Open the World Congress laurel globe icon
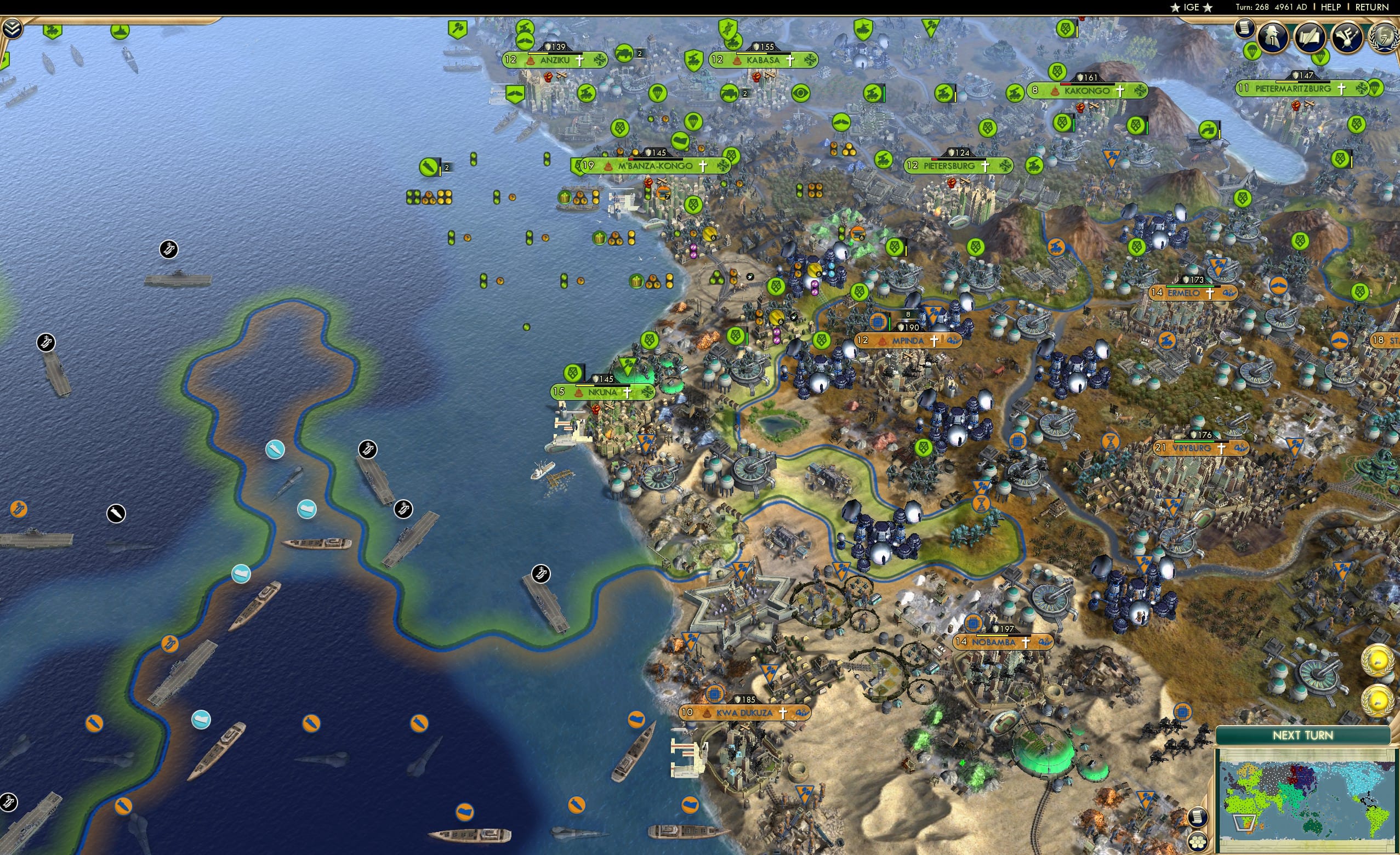The width and height of the screenshot is (1400, 855). click(1387, 38)
